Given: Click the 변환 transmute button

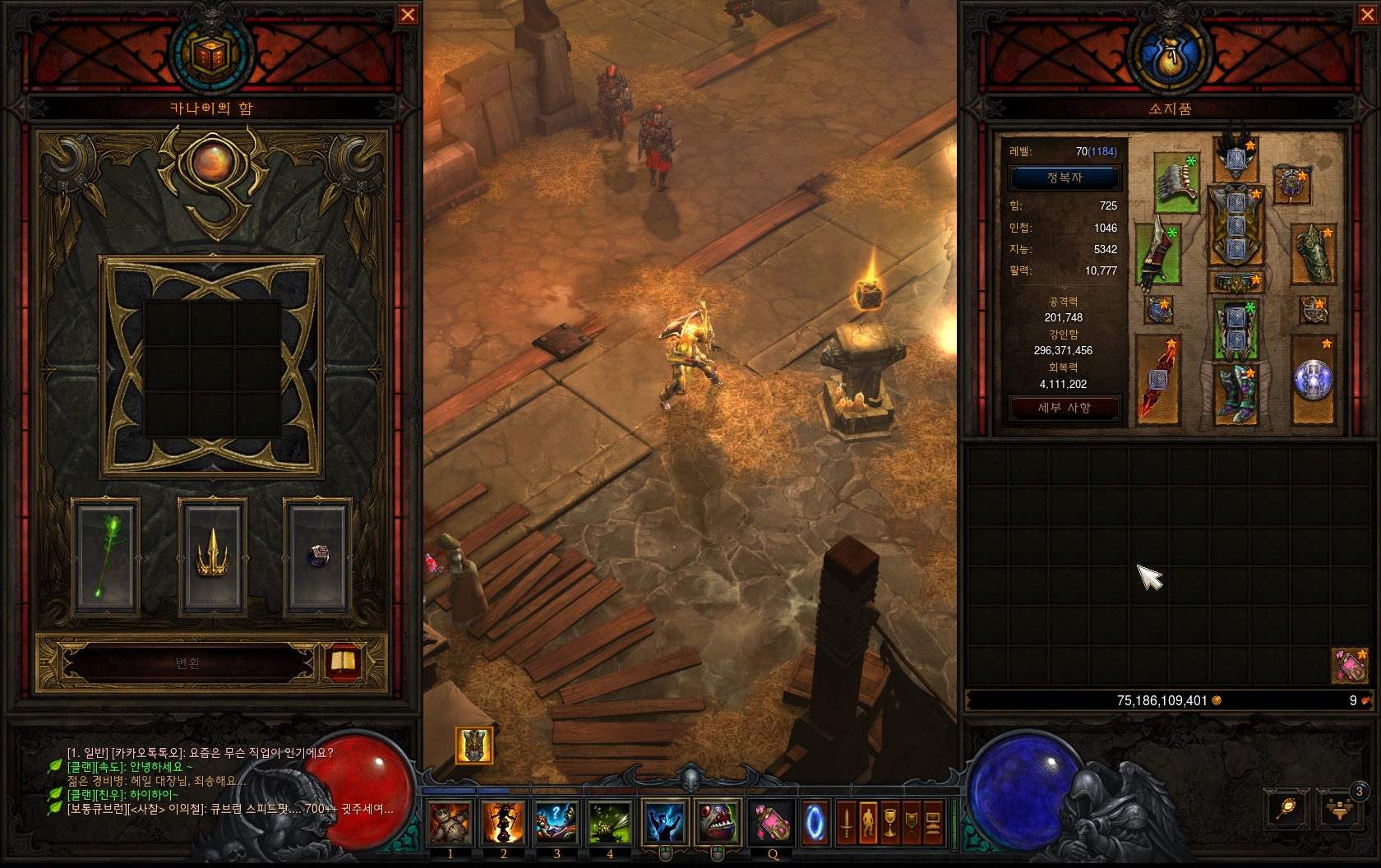Looking at the screenshot, I should 188,663.
